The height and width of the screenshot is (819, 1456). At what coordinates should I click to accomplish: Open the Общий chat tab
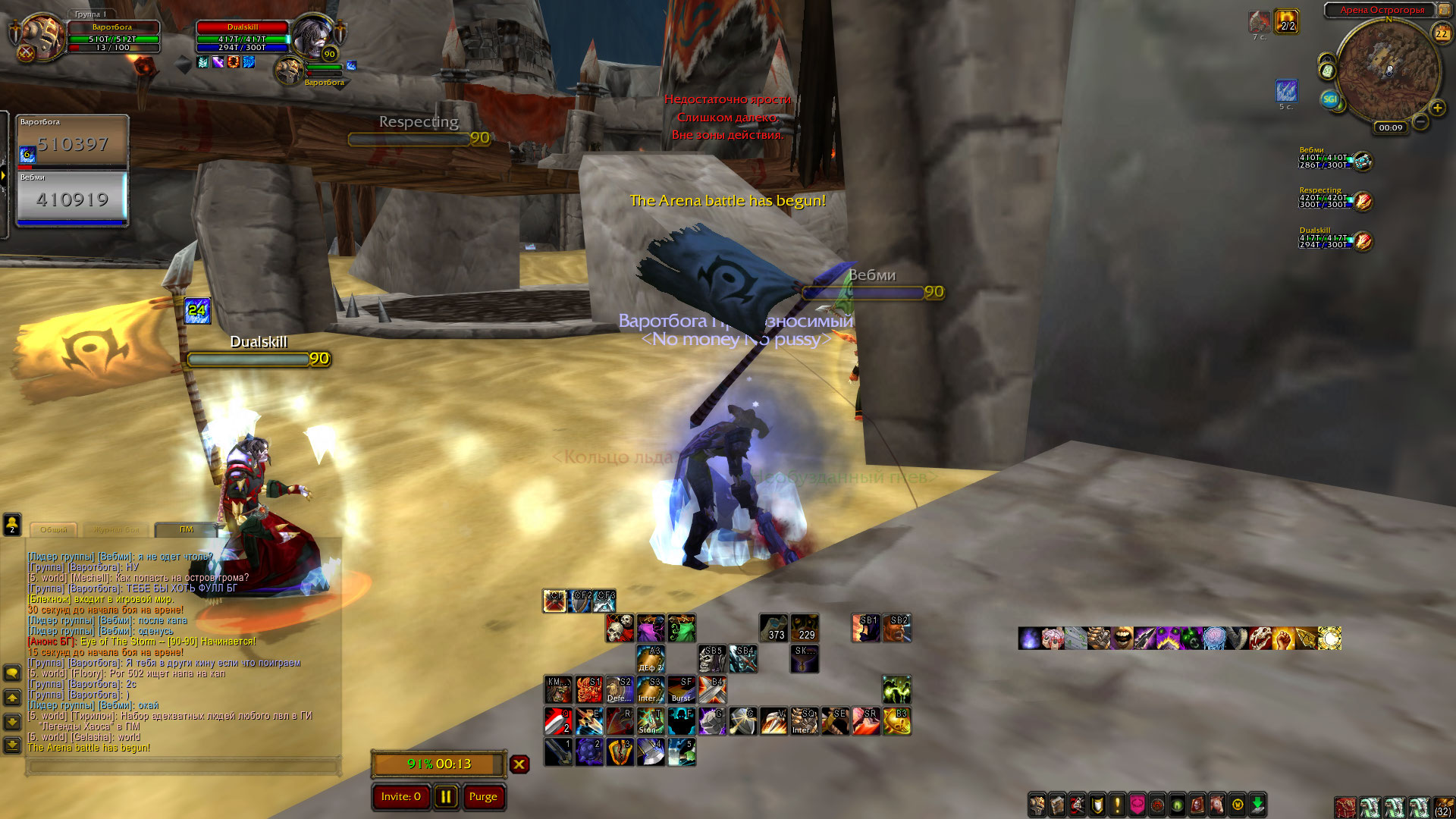pyautogui.click(x=54, y=529)
